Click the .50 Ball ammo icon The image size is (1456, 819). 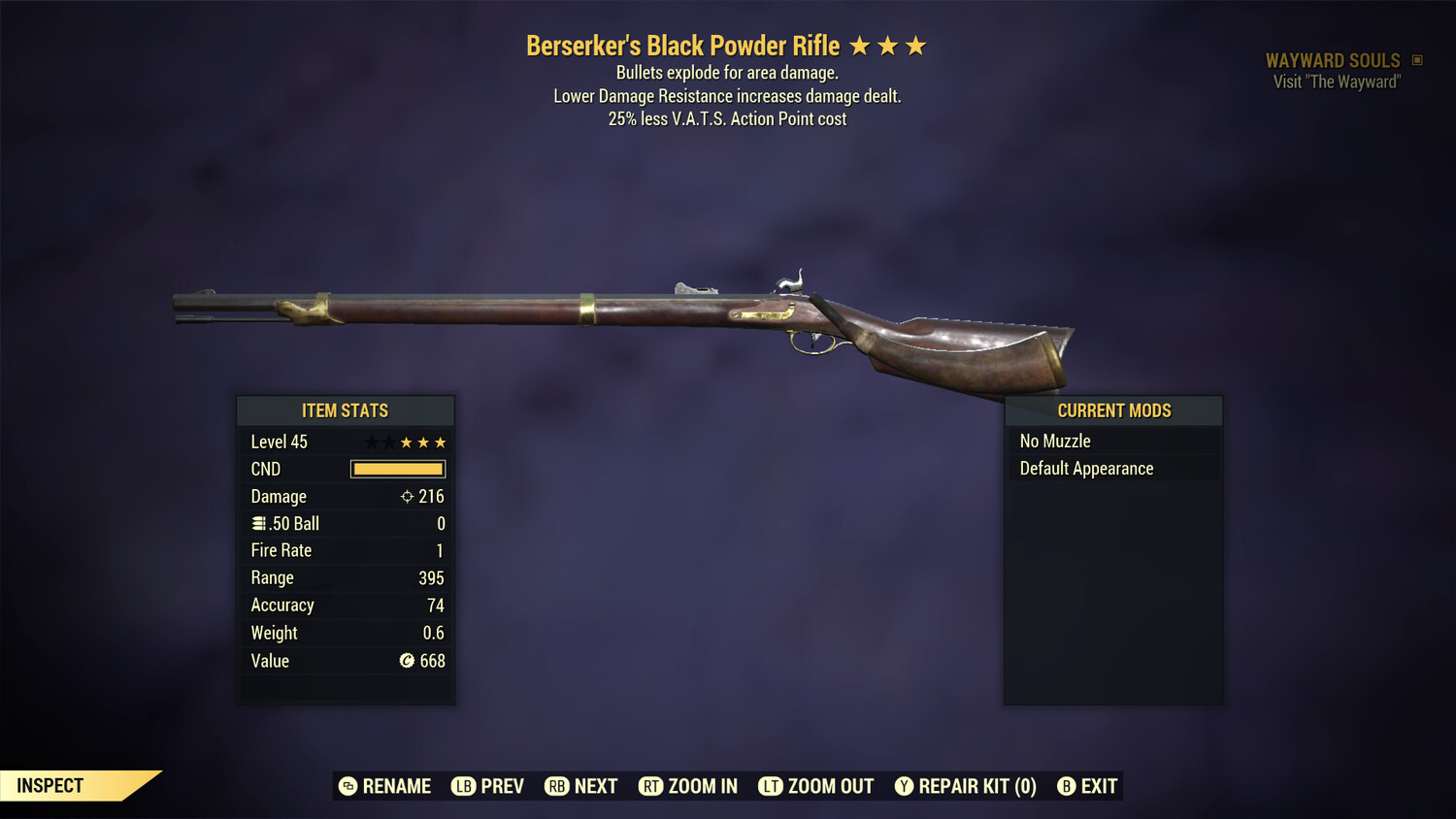point(259,523)
